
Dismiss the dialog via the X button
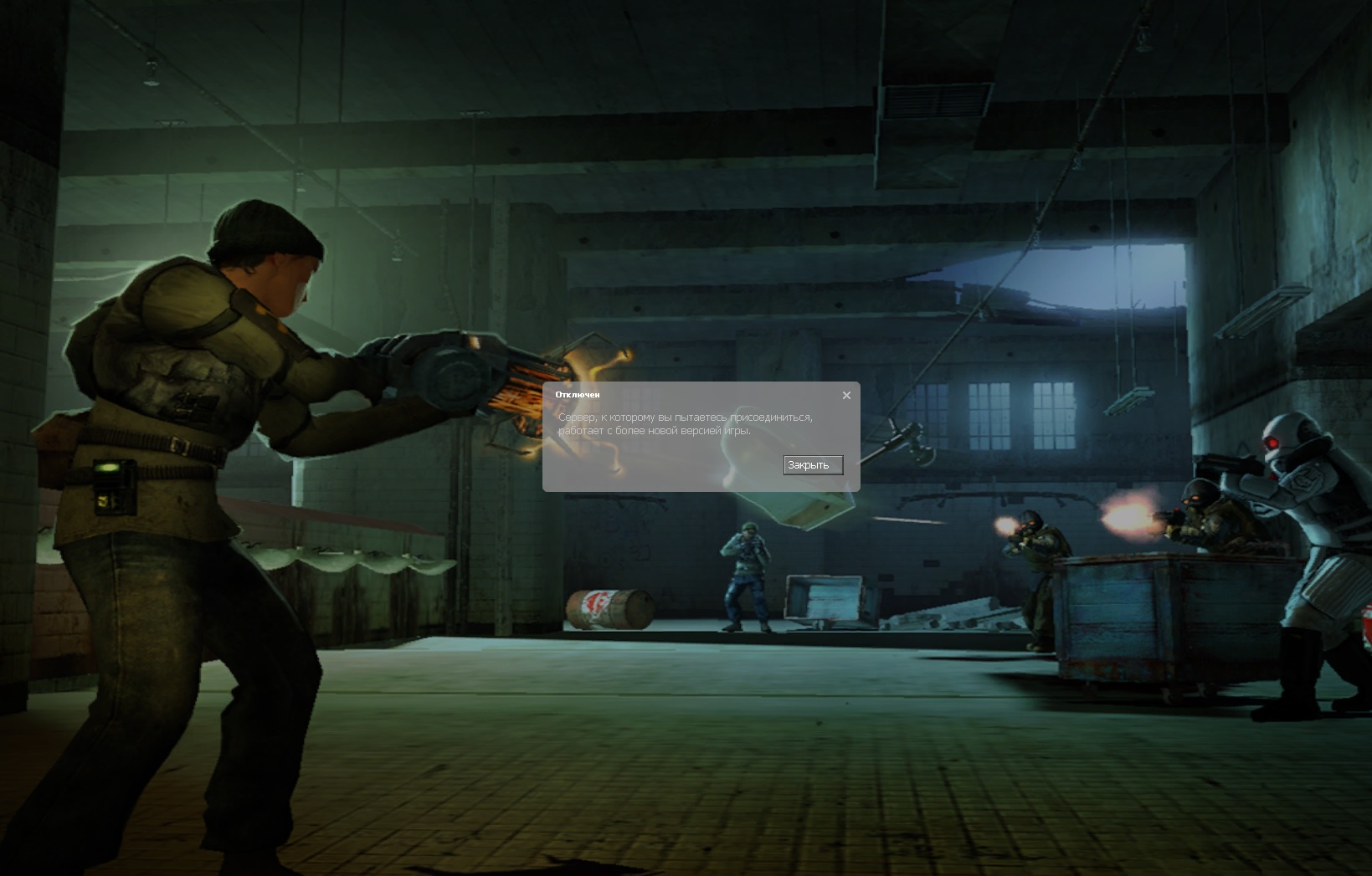point(846,395)
